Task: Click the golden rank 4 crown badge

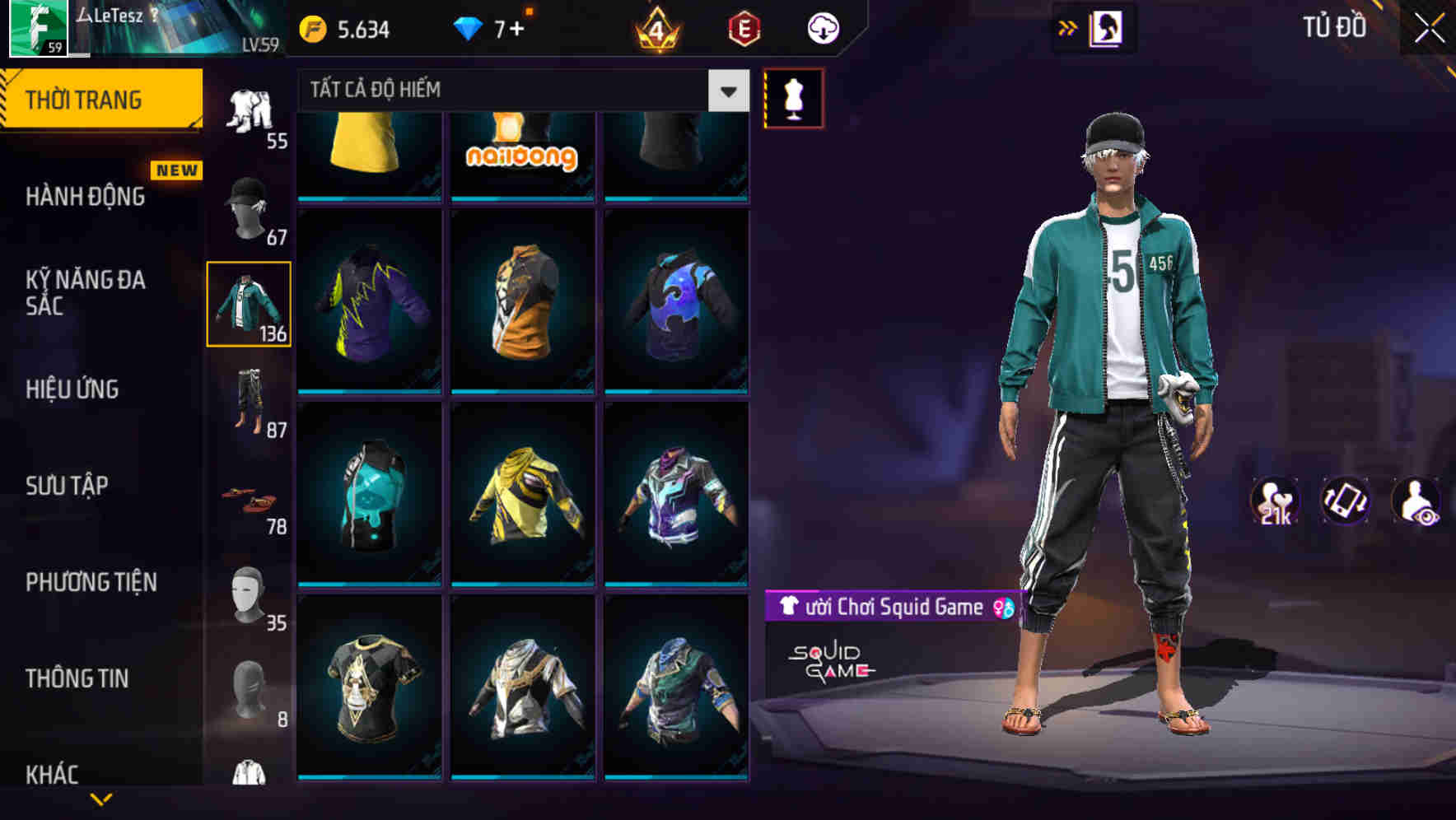Action: [x=659, y=27]
